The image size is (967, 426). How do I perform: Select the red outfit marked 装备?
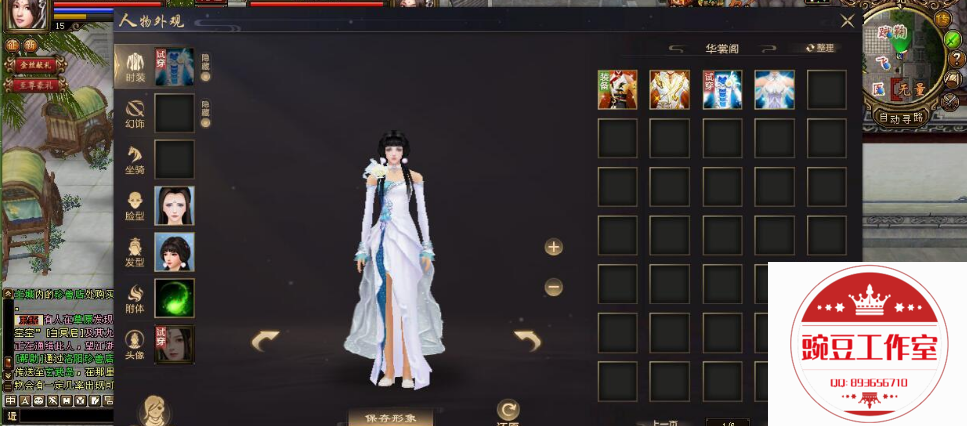[x=617, y=89]
